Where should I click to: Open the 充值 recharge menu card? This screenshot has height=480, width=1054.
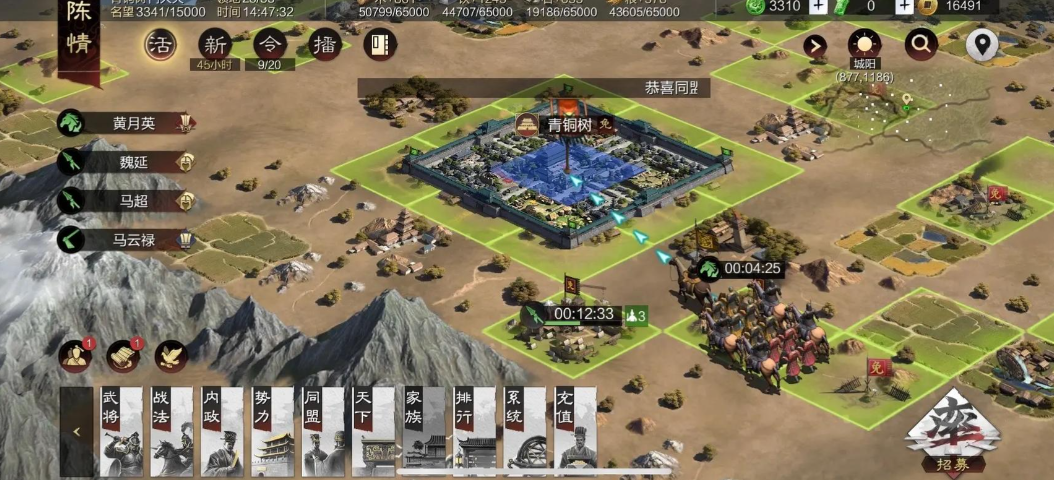pyautogui.click(x=575, y=431)
